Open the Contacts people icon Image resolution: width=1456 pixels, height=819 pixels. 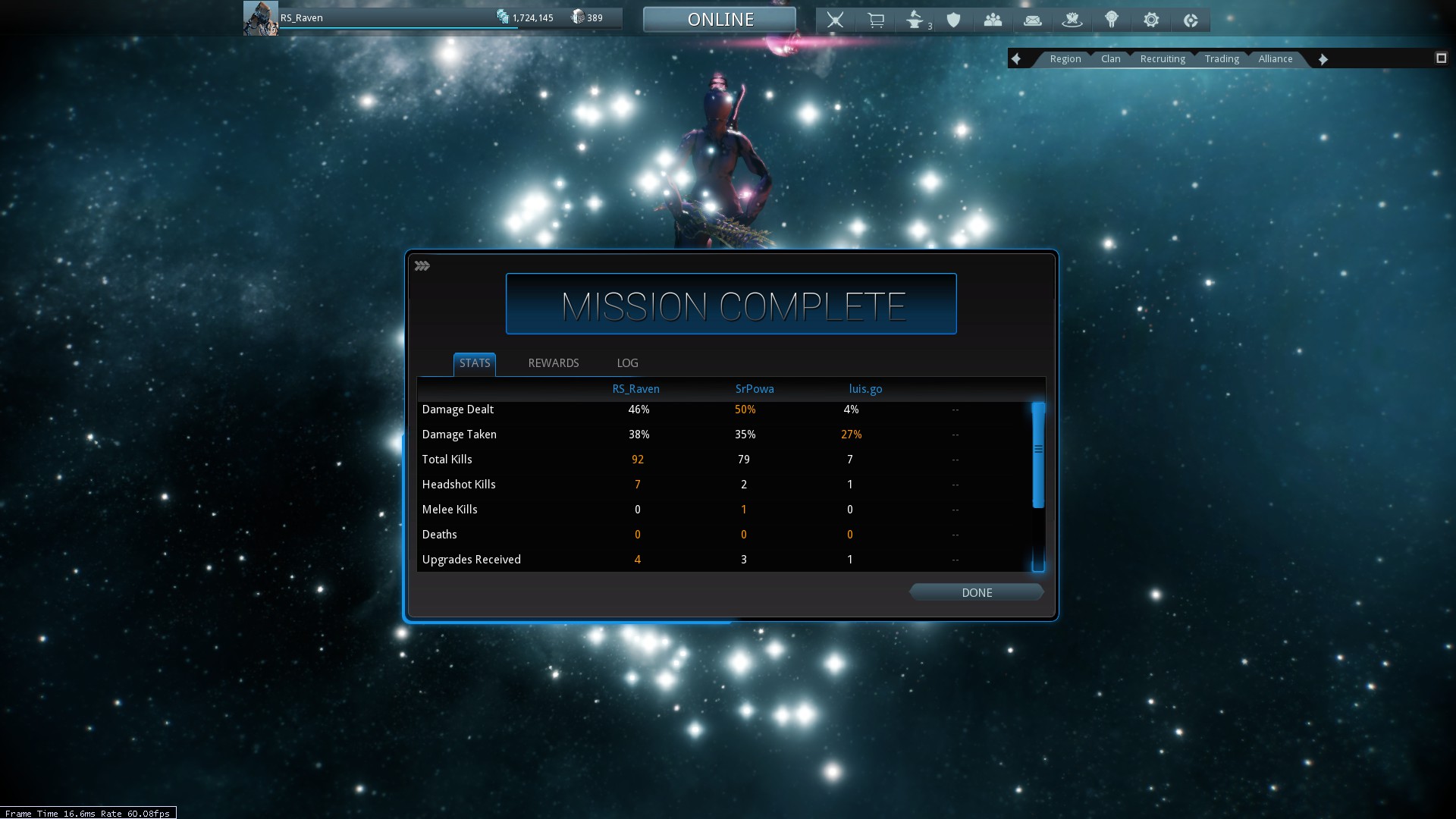pyautogui.click(x=993, y=20)
